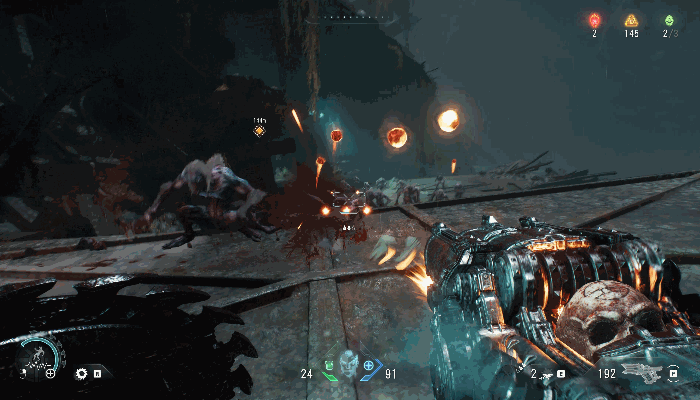Click the small secondary weapon icon

pyautogui.click(x=546, y=374)
